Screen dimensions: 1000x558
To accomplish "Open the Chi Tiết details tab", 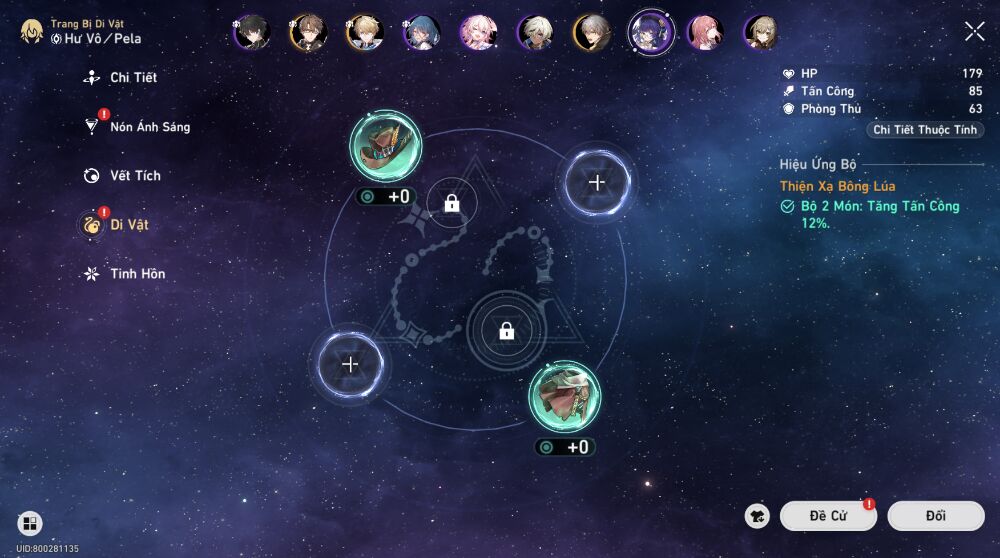I will coord(132,77).
